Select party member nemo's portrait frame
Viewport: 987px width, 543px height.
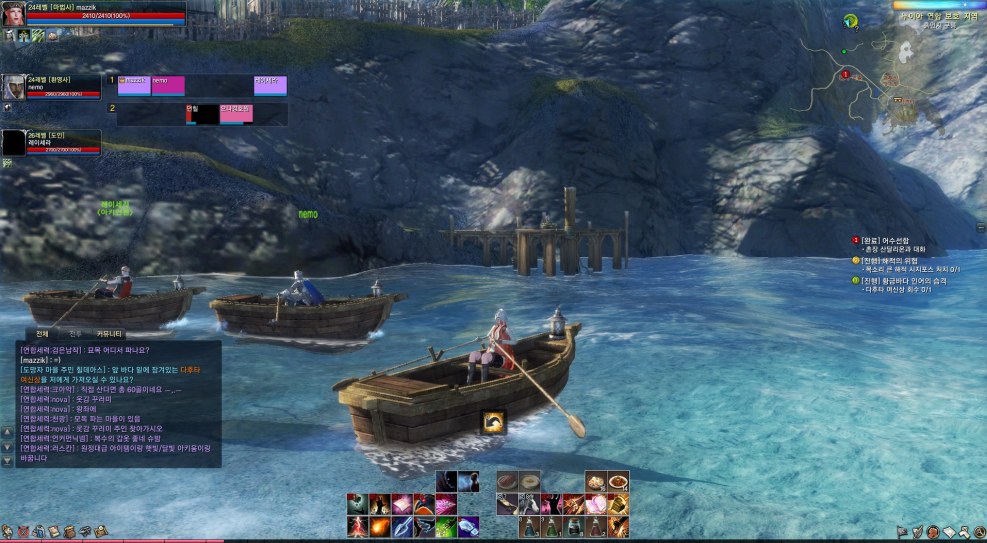click(x=14, y=87)
